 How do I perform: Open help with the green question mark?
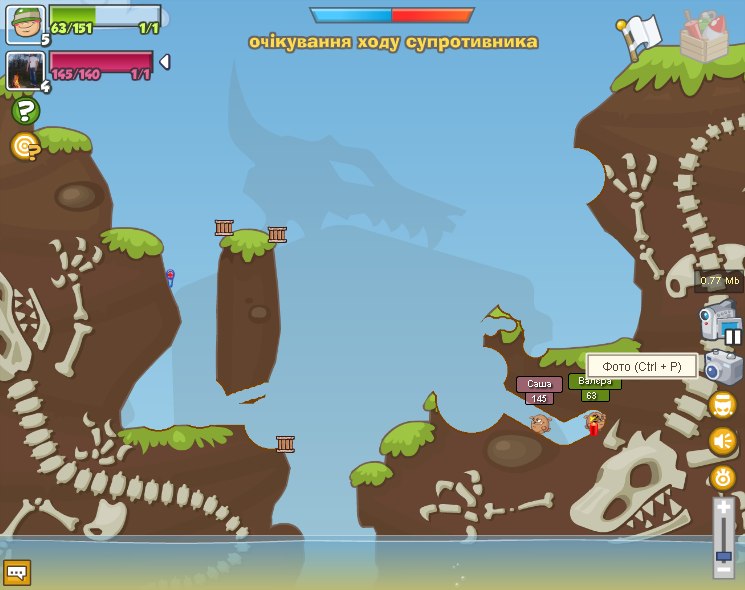point(25,111)
